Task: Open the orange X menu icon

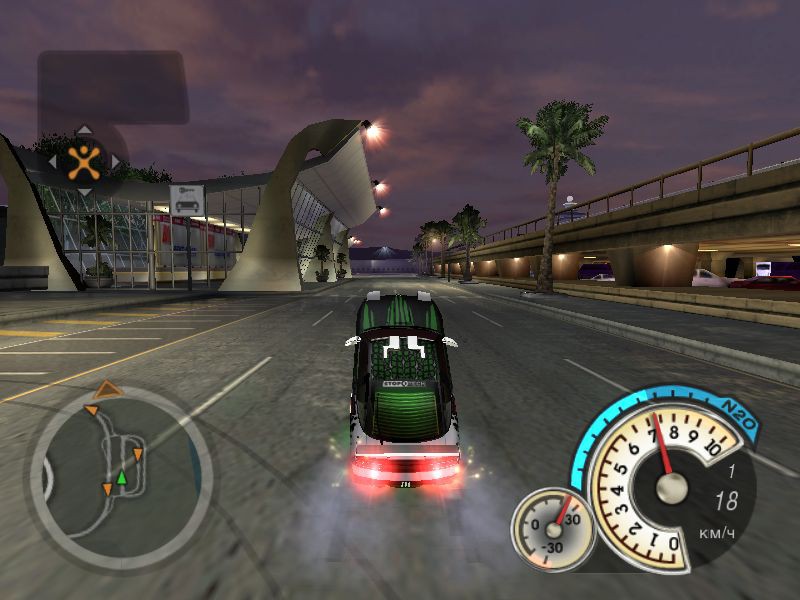Action: 84,160
